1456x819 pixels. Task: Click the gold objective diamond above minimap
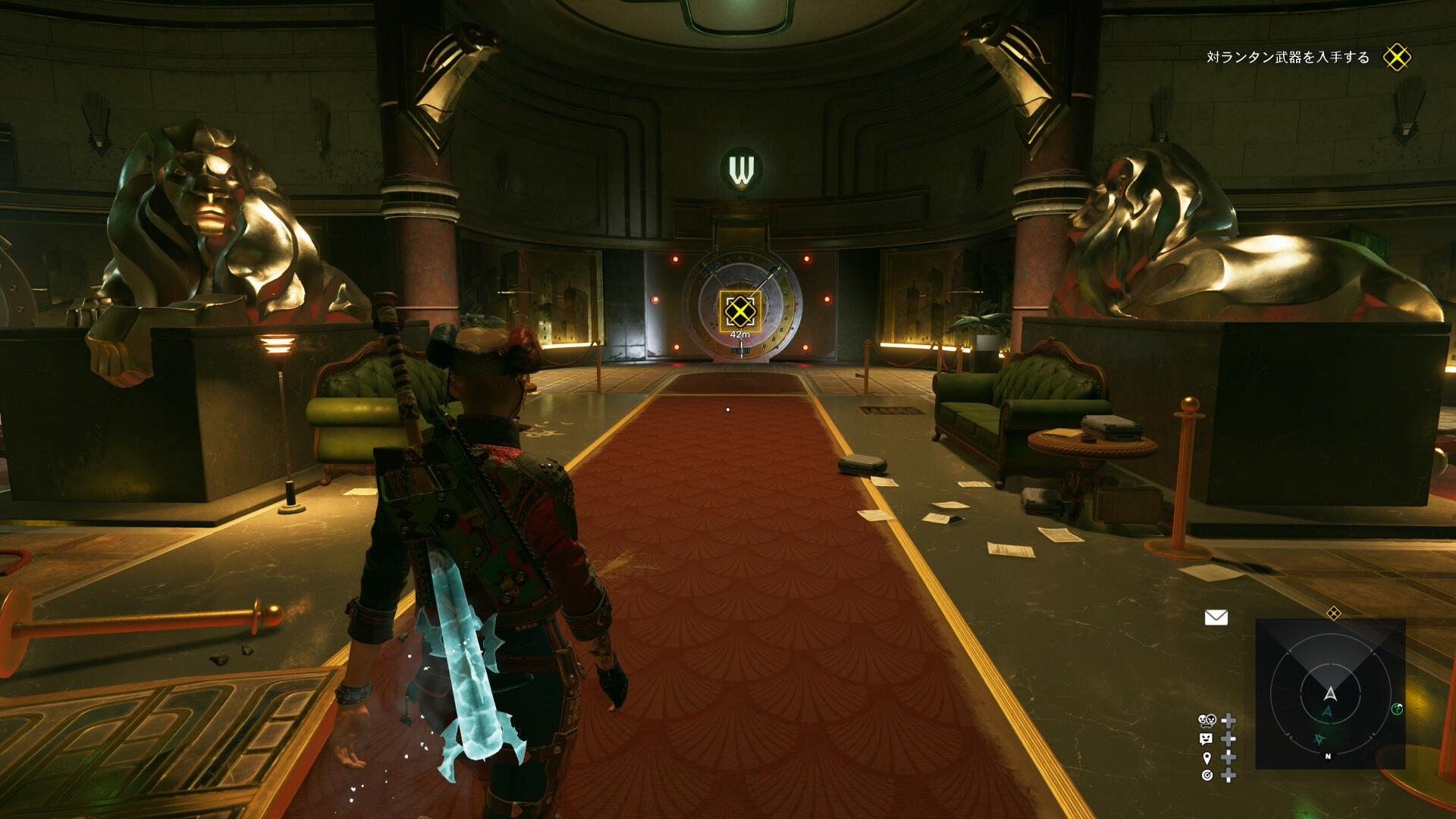1333,613
